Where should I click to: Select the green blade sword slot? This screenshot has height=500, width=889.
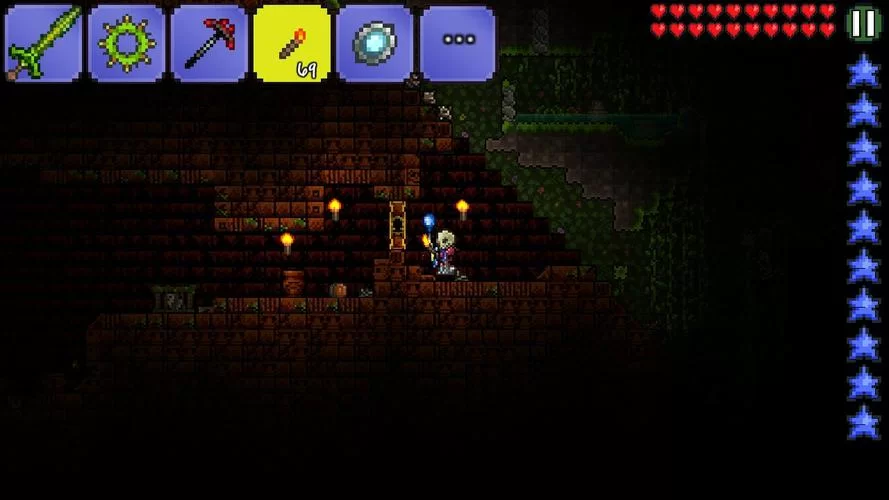43,42
